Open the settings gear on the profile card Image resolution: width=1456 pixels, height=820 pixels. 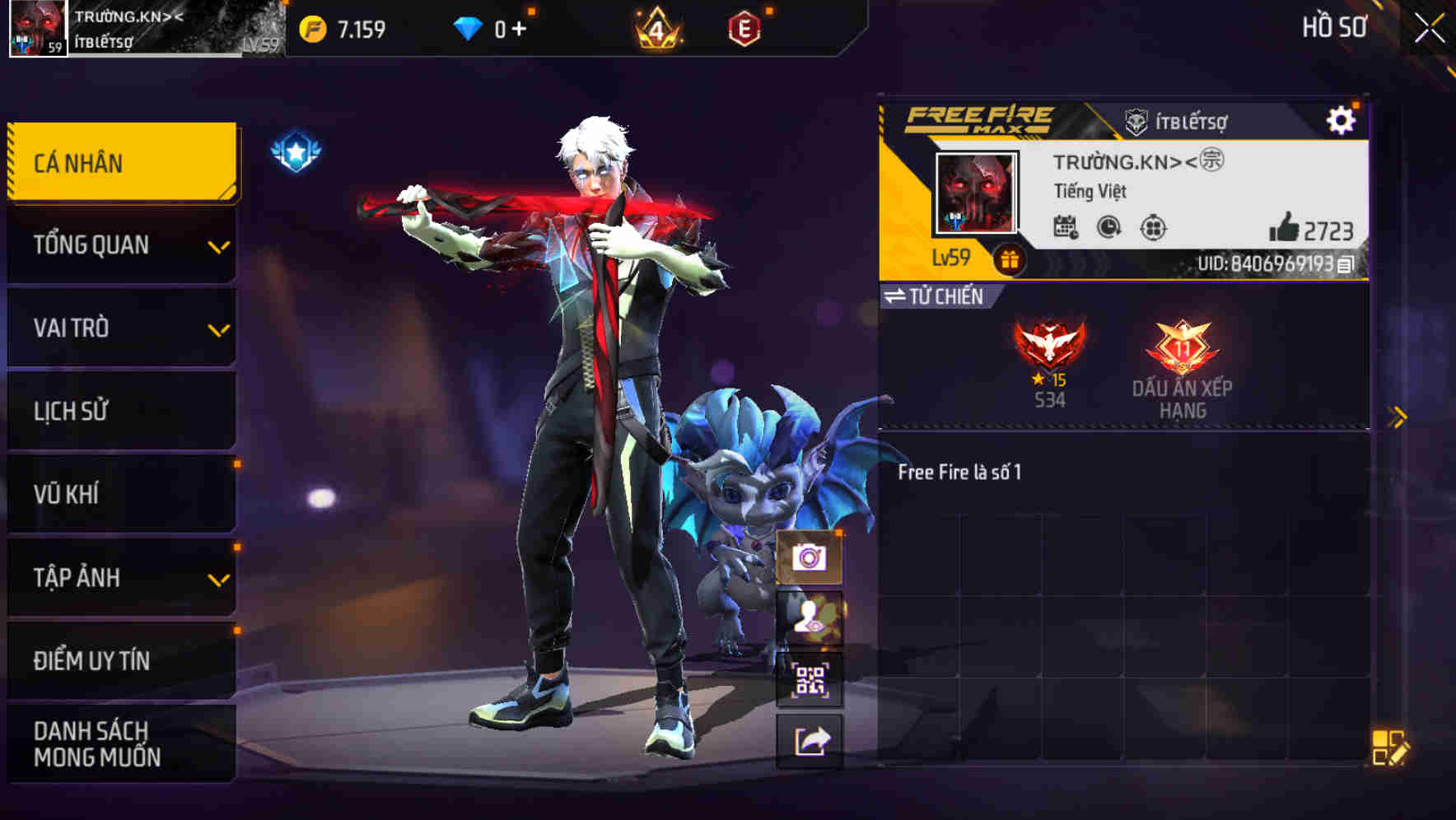pos(1343,119)
